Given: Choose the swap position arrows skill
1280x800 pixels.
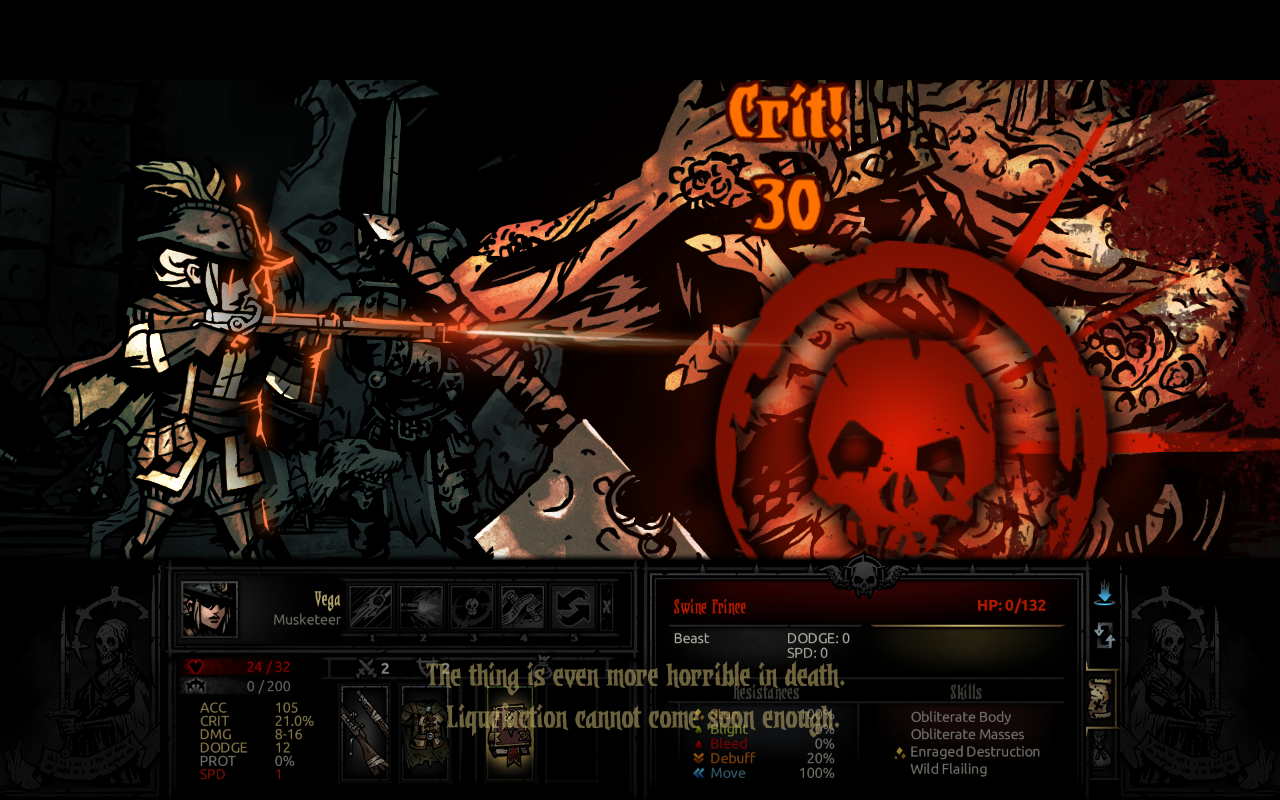Looking at the screenshot, I should coord(573,607).
